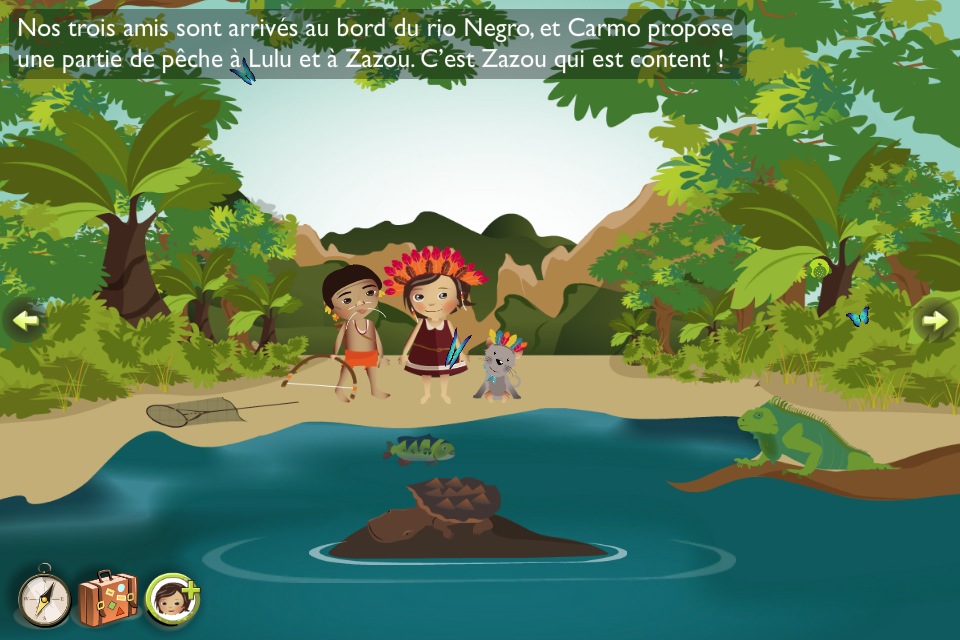Open the compass navigation icon
This screenshot has height=640, width=960.
pos(44,600)
